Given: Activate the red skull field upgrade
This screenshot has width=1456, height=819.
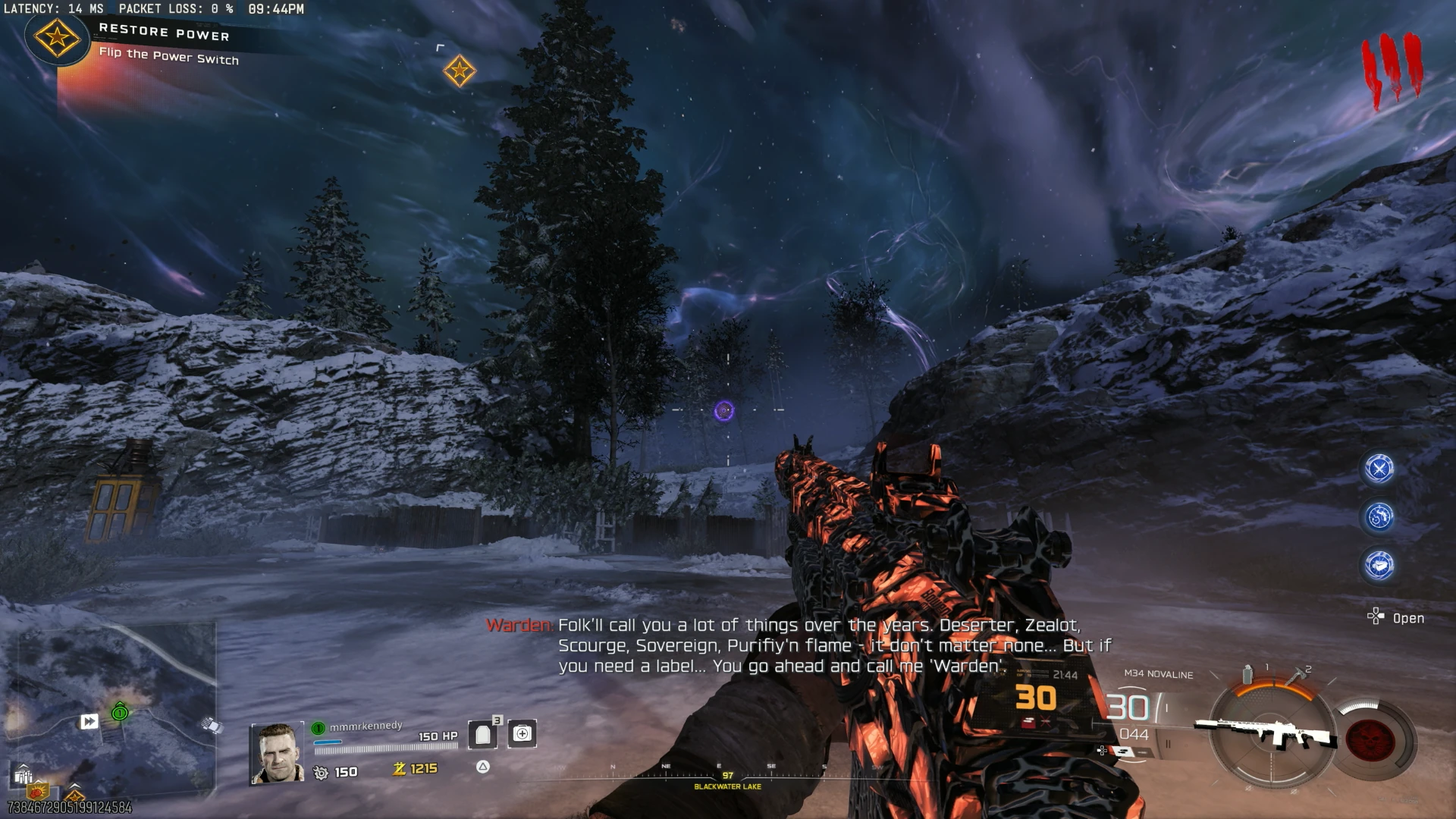Looking at the screenshot, I should [1370, 738].
